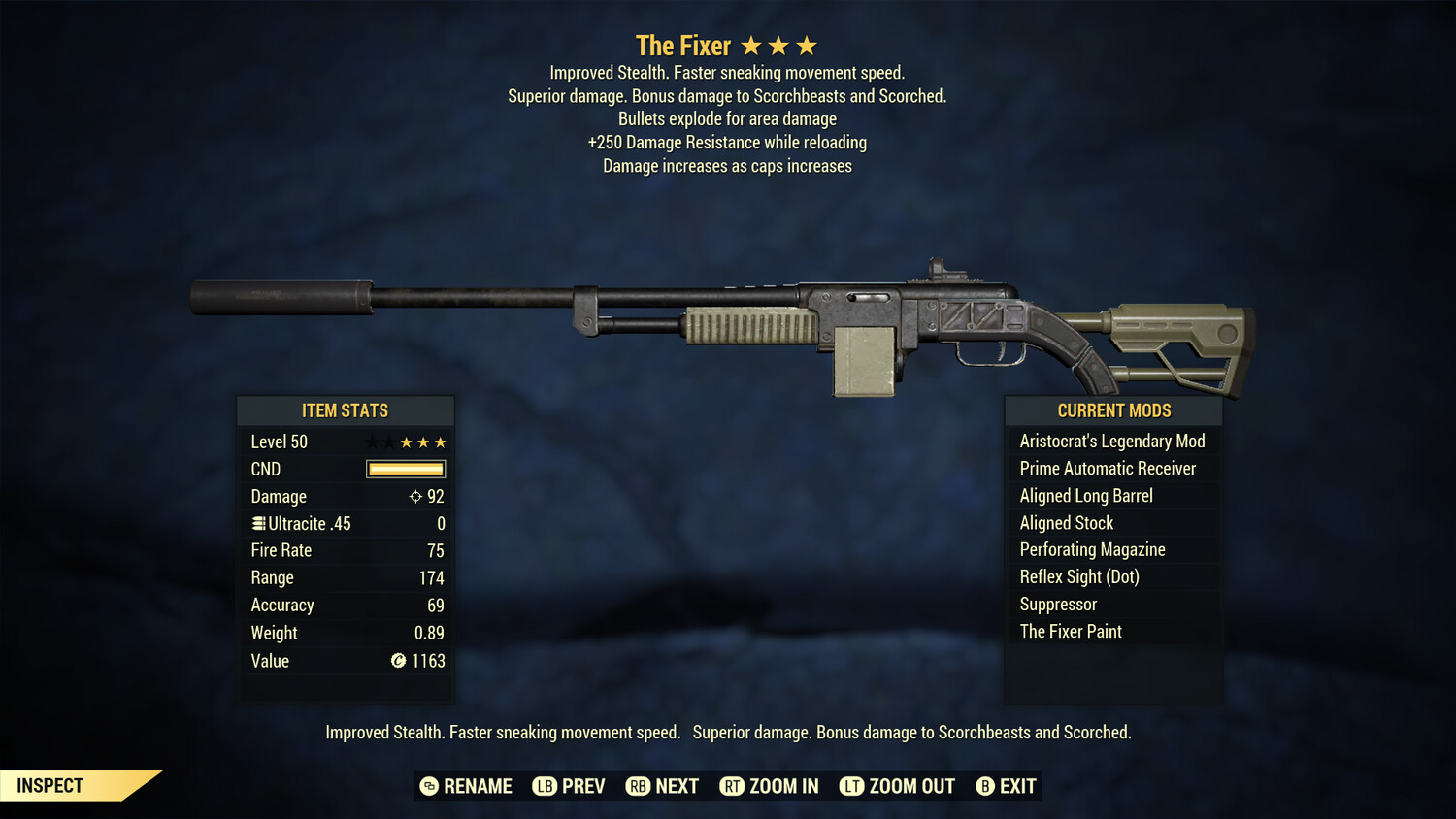Toggle the first gold star in Level 50 row
Image resolution: width=1456 pixels, height=819 pixels.
coord(405,442)
